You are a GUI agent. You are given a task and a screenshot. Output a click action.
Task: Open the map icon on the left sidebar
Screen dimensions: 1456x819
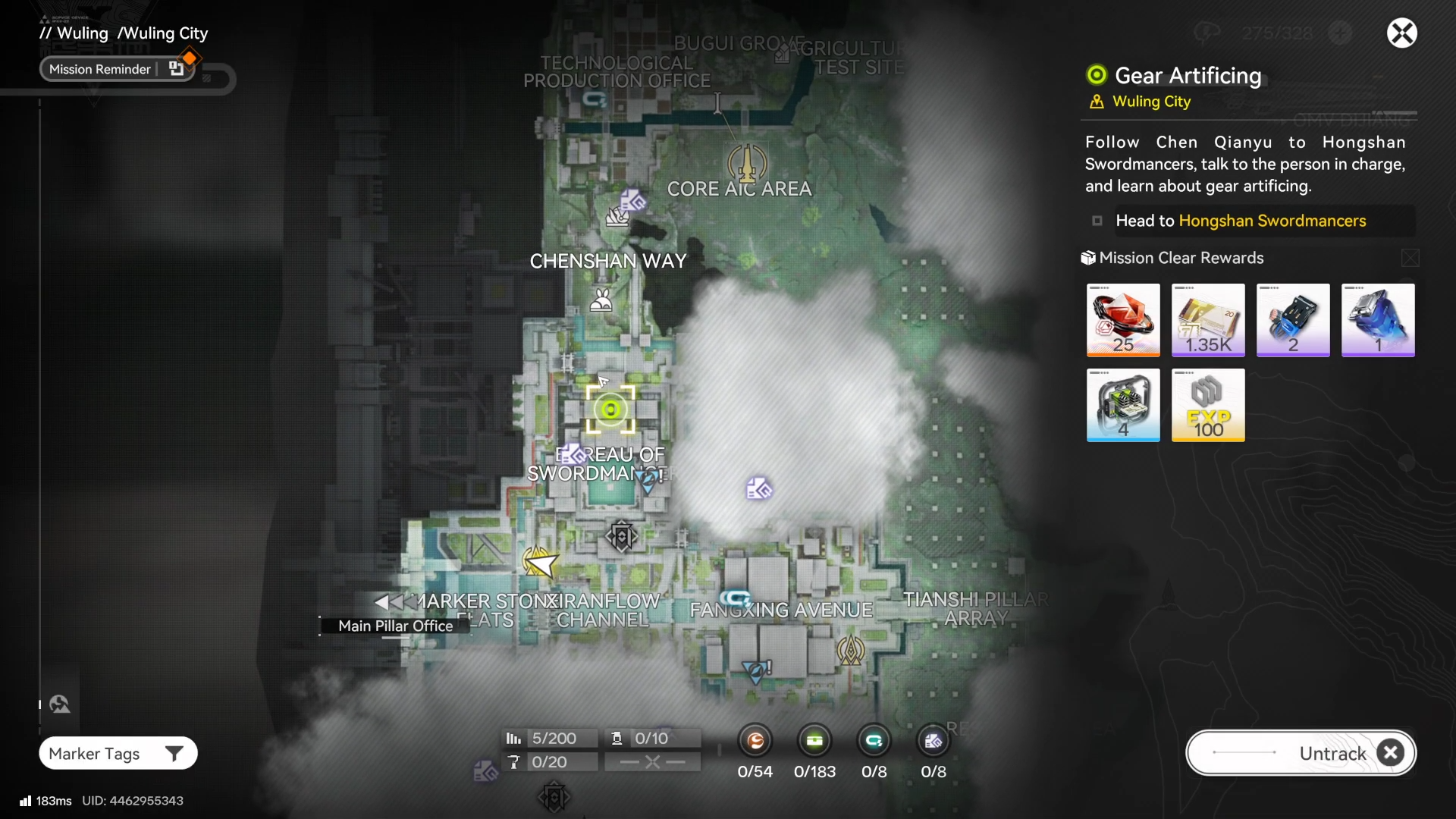(x=60, y=704)
